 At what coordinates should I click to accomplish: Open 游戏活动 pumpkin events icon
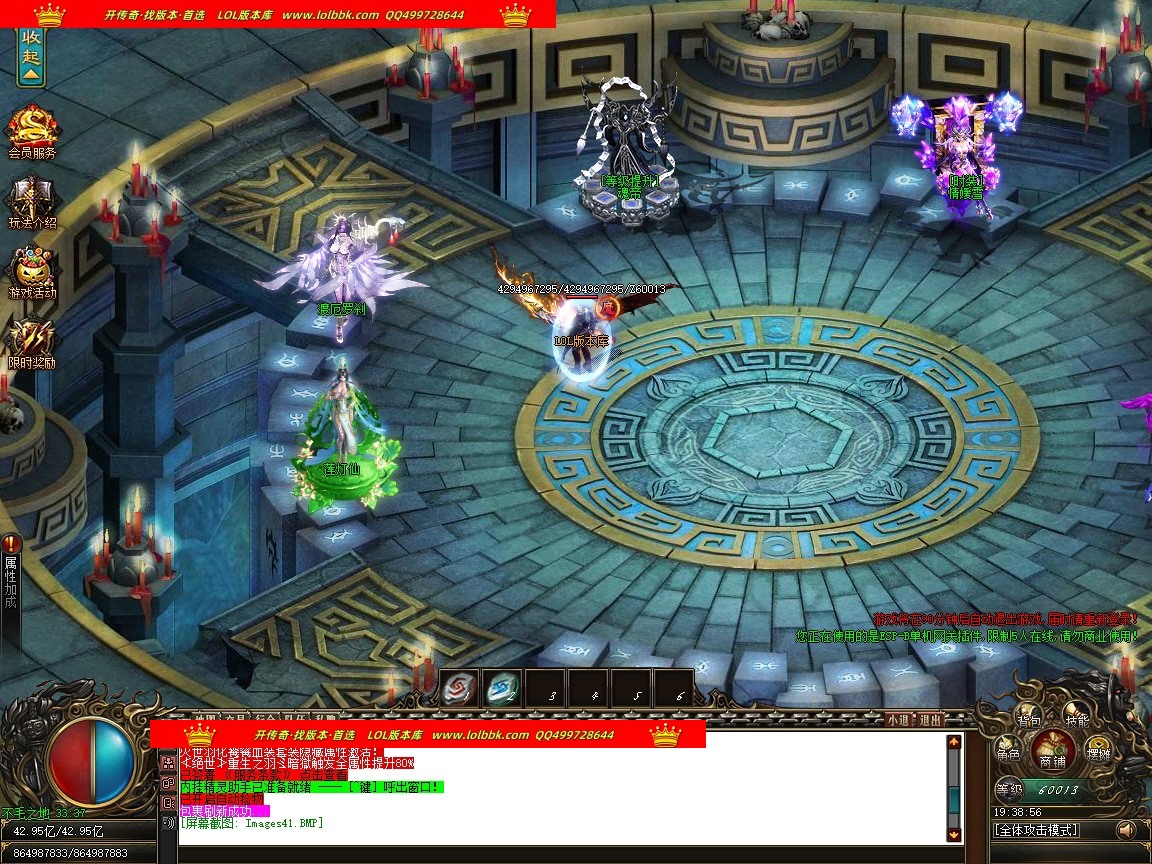point(32,271)
